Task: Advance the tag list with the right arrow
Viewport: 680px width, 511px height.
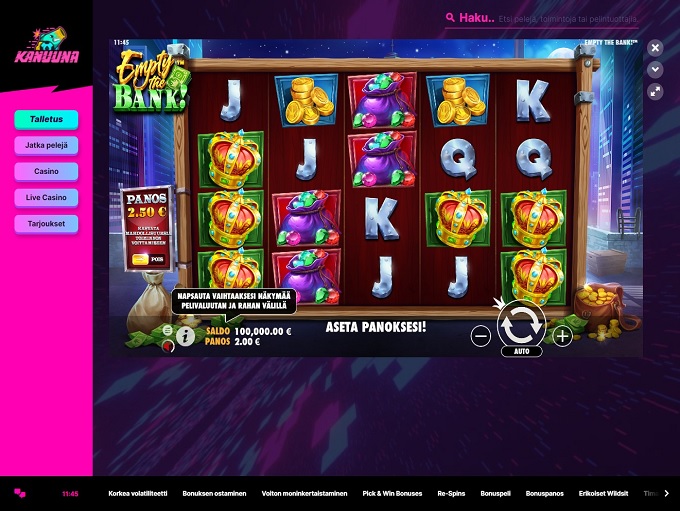Action: [x=667, y=494]
